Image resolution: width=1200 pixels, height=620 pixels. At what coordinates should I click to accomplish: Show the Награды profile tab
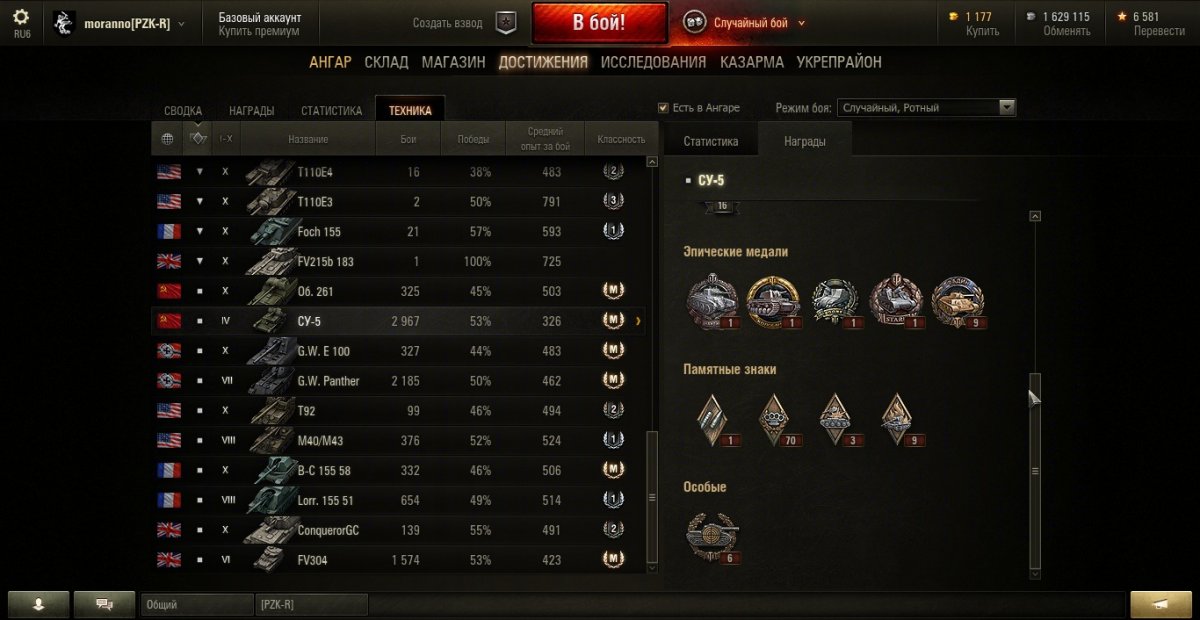(x=251, y=111)
